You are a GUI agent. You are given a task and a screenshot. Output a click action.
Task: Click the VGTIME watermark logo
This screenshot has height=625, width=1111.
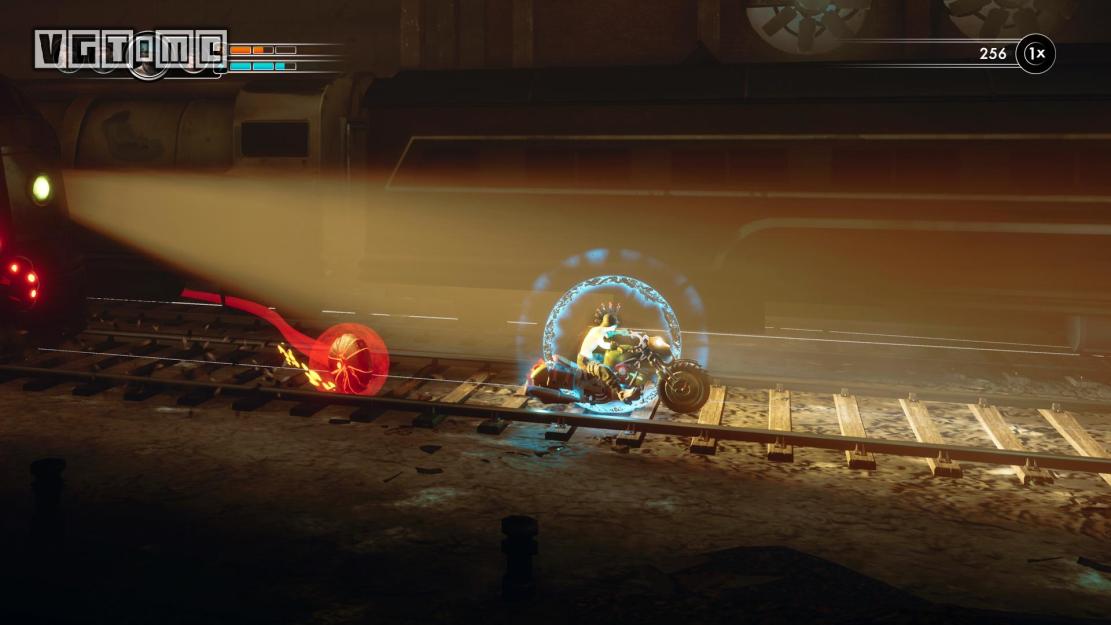[130, 48]
